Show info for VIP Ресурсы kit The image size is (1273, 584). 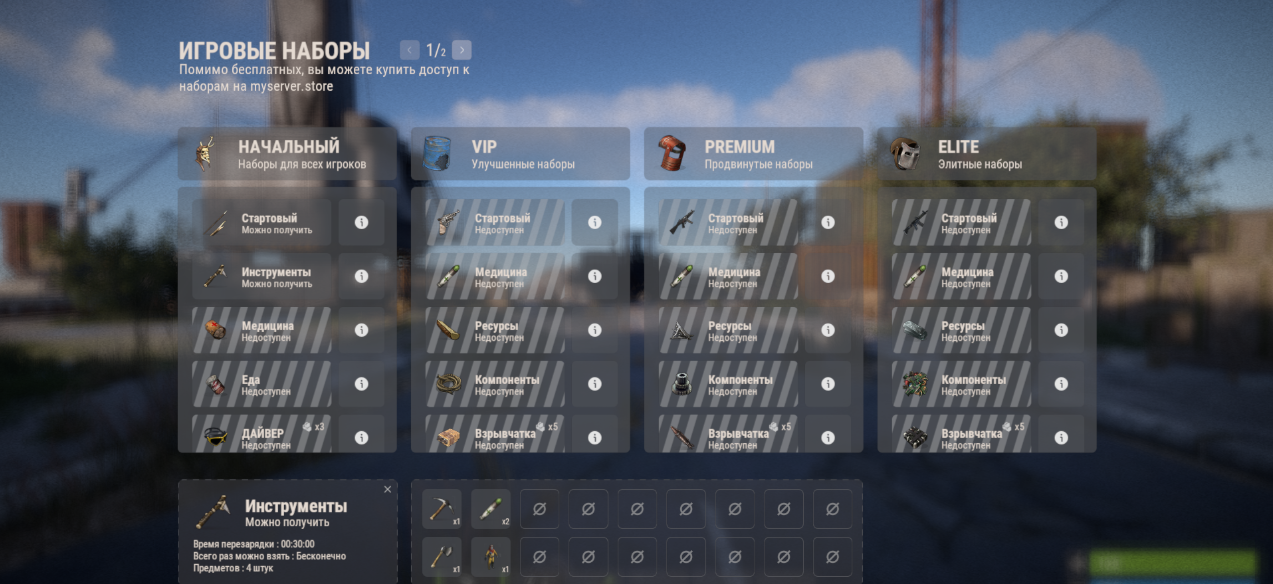(x=594, y=331)
